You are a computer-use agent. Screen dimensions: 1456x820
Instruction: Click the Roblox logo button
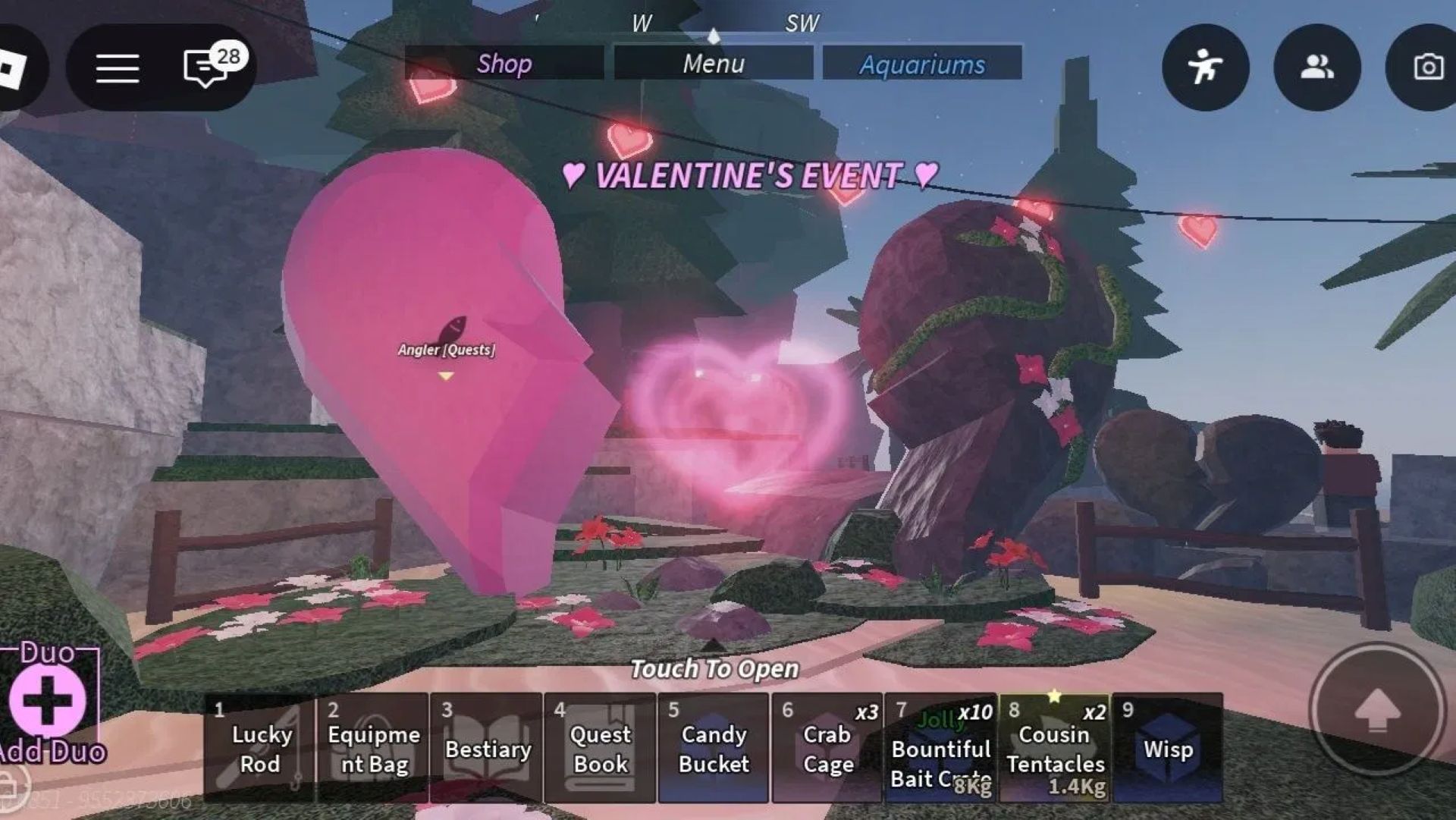tap(14, 68)
